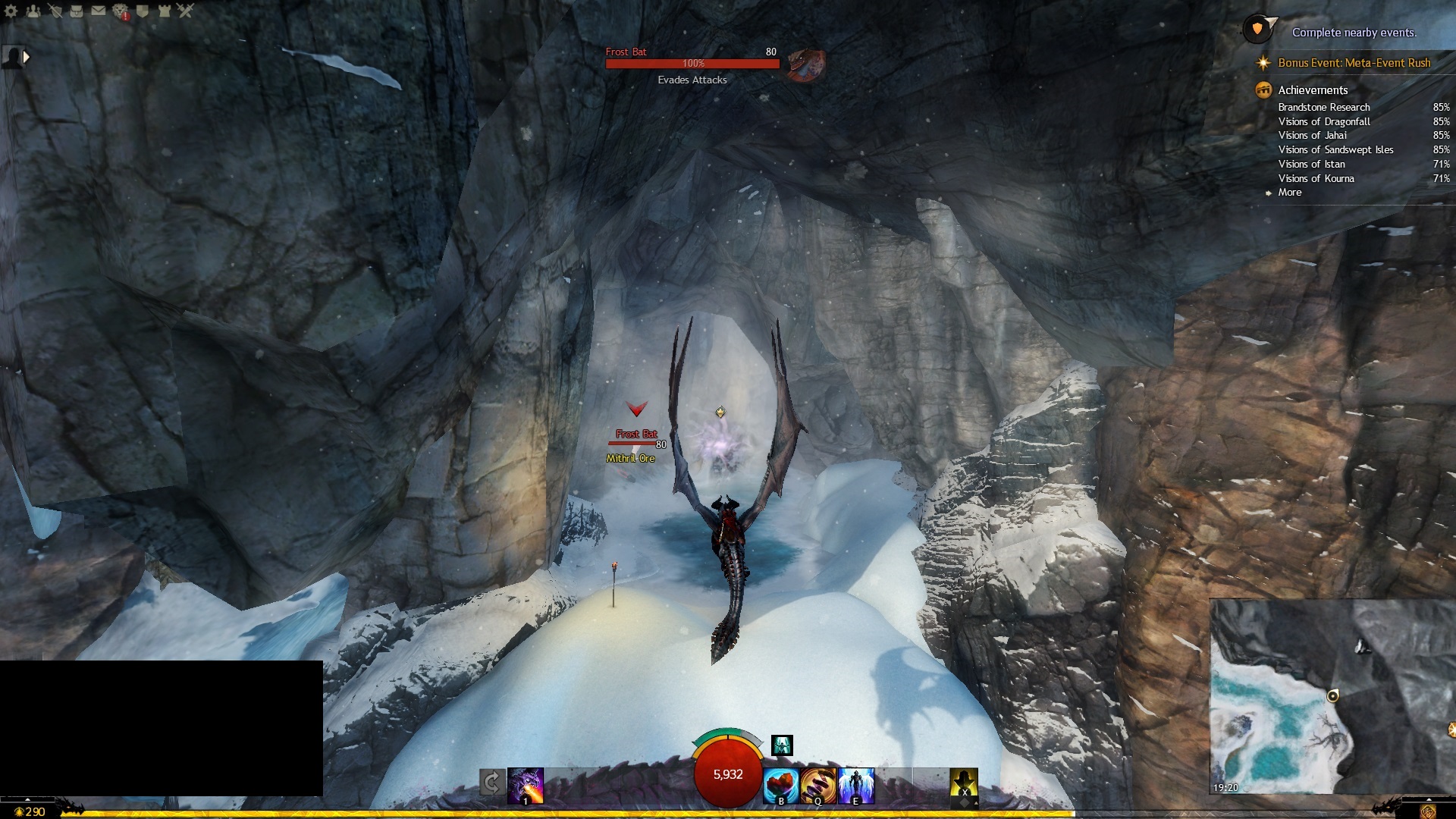Expand the party portrait arrow
1456x819 pixels.
[27, 57]
